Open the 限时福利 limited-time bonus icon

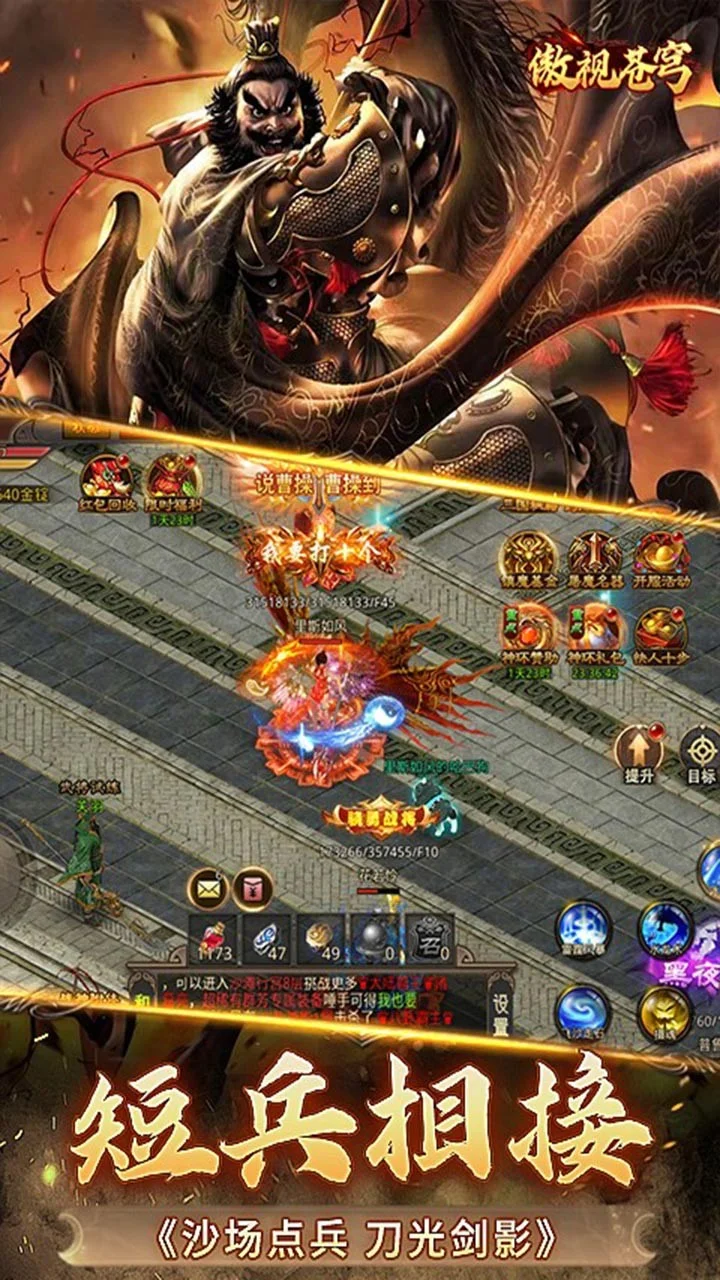coord(171,480)
